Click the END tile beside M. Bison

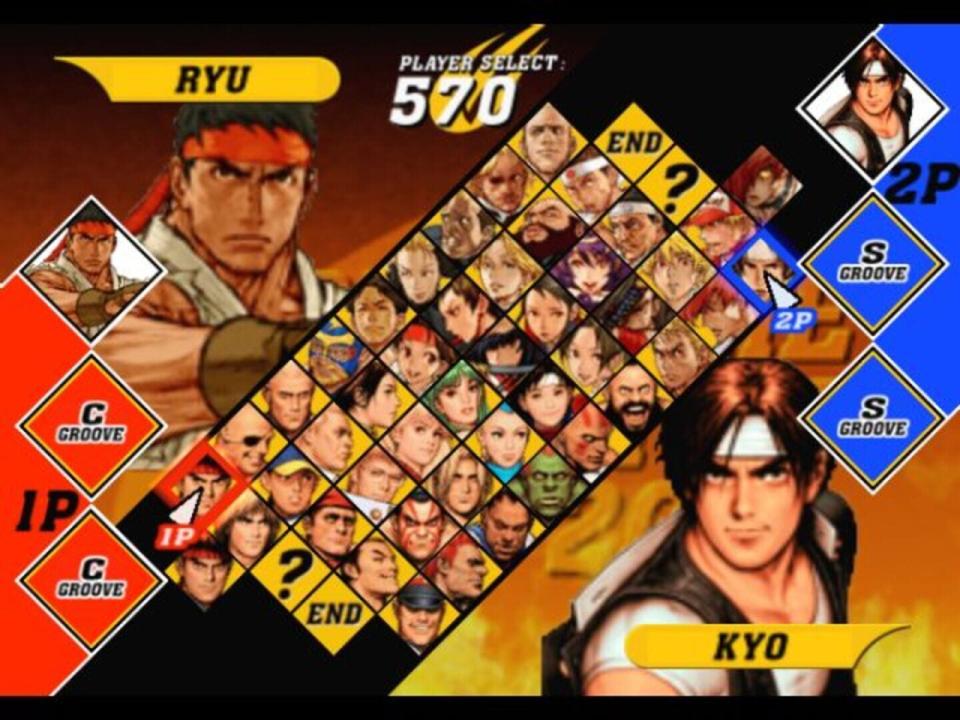point(332,611)
